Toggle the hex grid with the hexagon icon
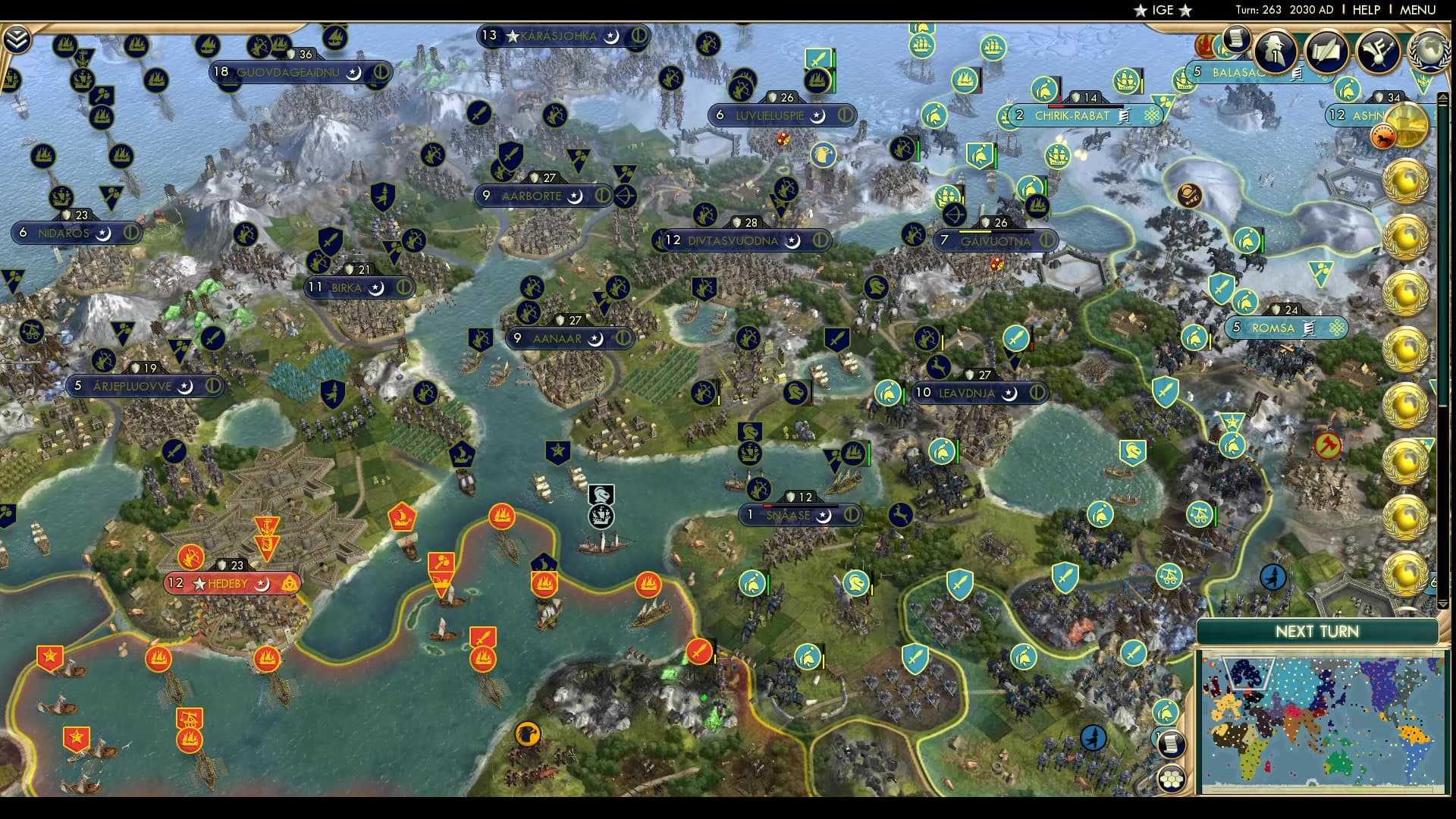 pos(1172,780)
